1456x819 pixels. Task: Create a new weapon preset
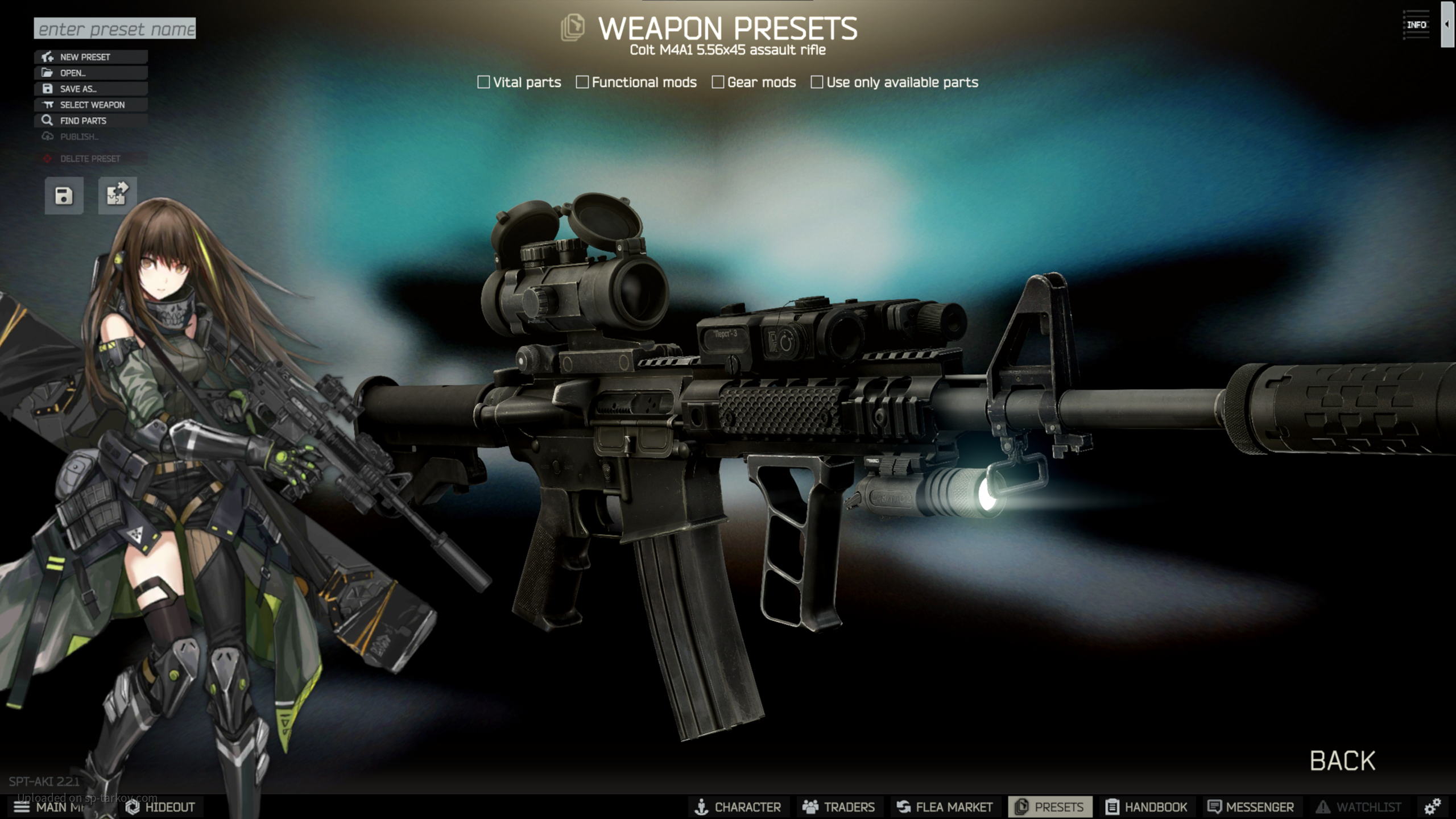(91, 57)
